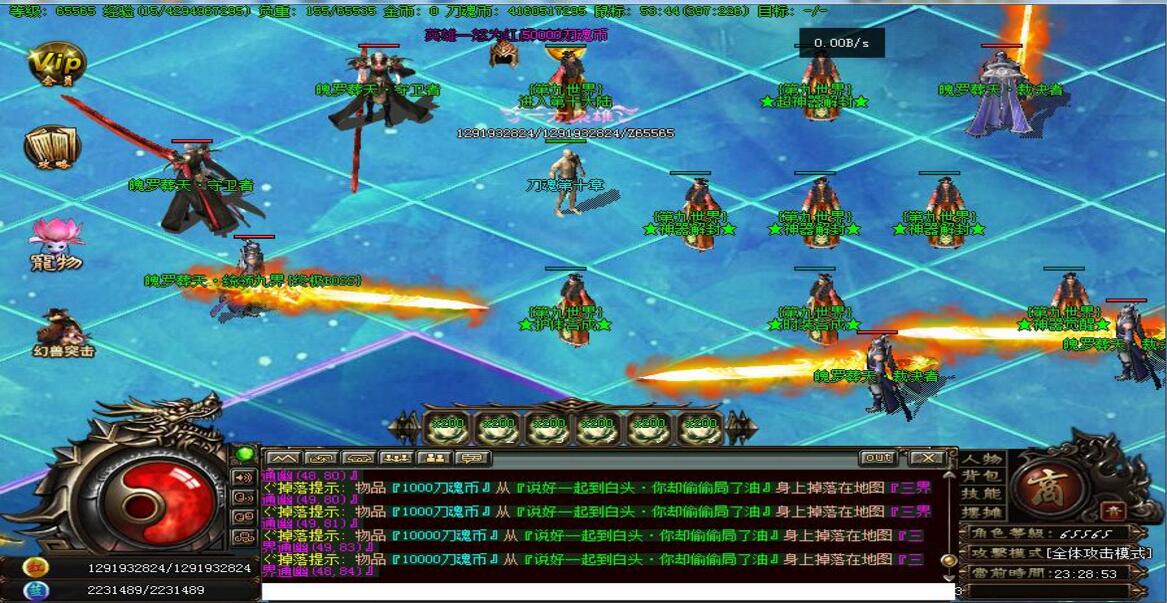Open the 人物 character panel
This screenshot has width=1167, height=603.
point(982,459)
